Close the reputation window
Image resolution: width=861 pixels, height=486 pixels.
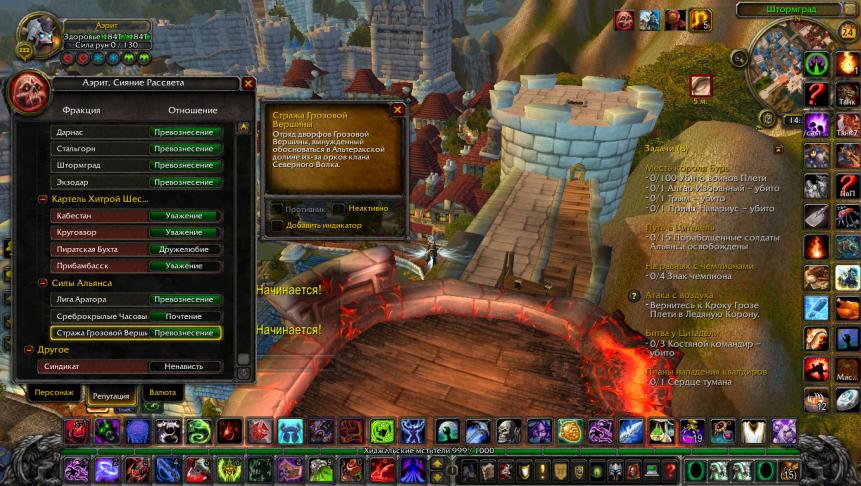pyautogui.click(x=249, y=84)
